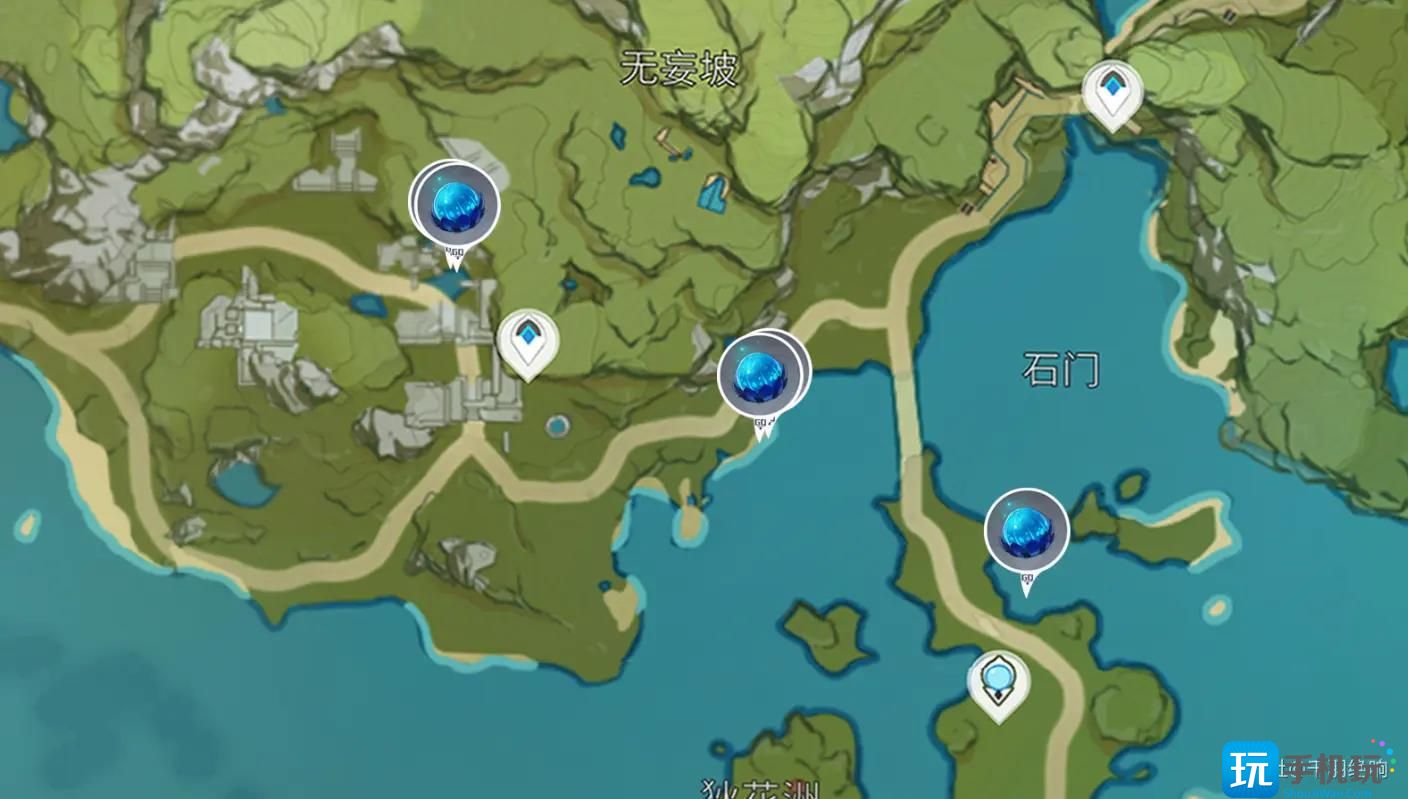Select the blue orb marker near 无妄坡
1408x799 pixels.
click(455, 204)
